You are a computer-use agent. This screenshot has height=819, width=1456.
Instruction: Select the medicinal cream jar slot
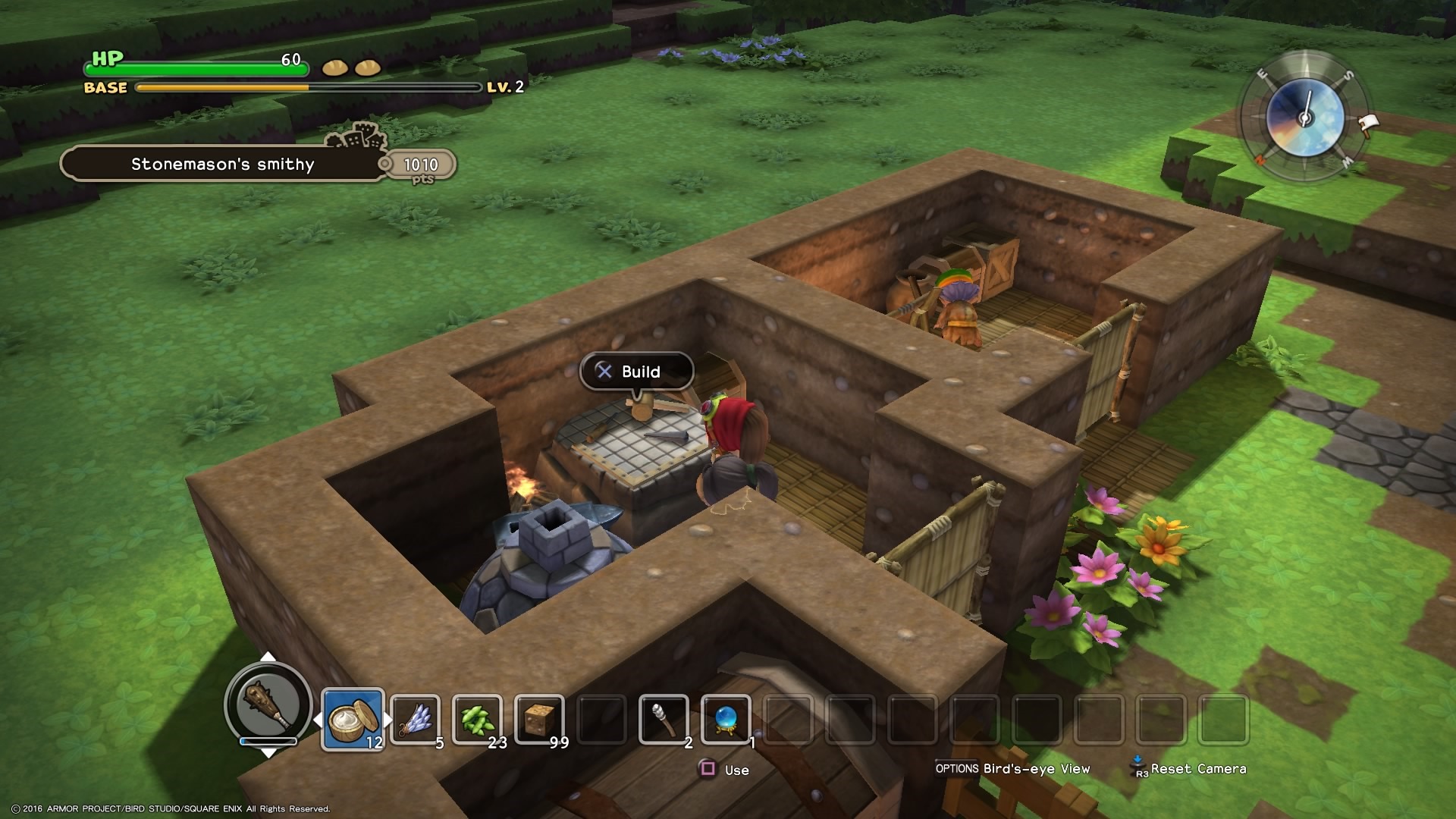tap(353, 718)
